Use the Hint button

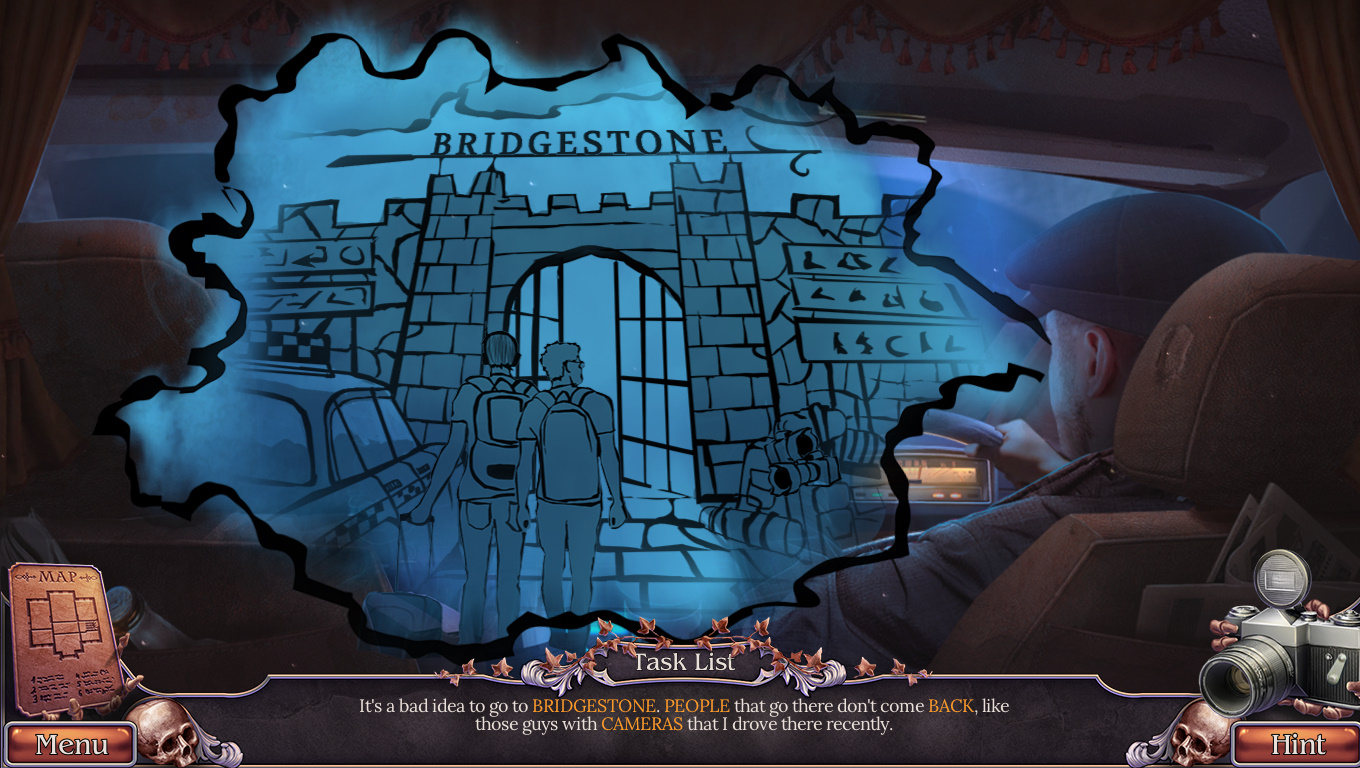[1297, 744]
